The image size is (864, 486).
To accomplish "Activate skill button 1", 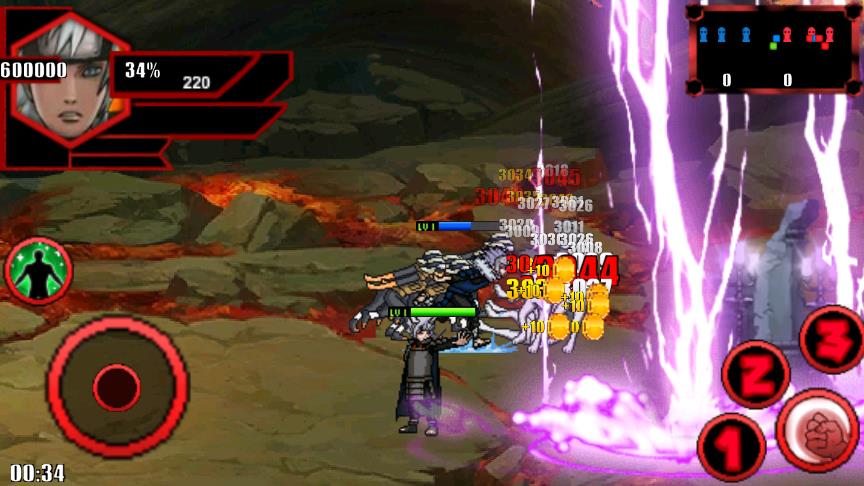I will pos(731,447).
